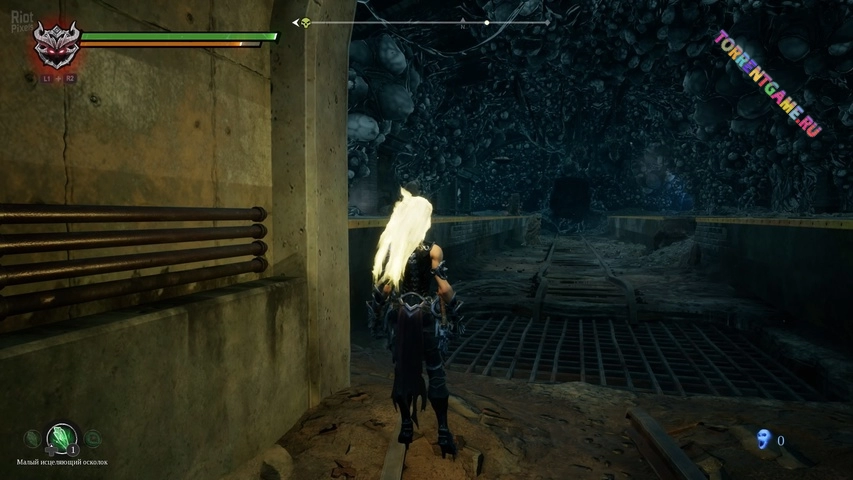The height and width of the screenshot is (480, 853).
Task: Select the dim round green item slot
Action: [x=92, y=438]
